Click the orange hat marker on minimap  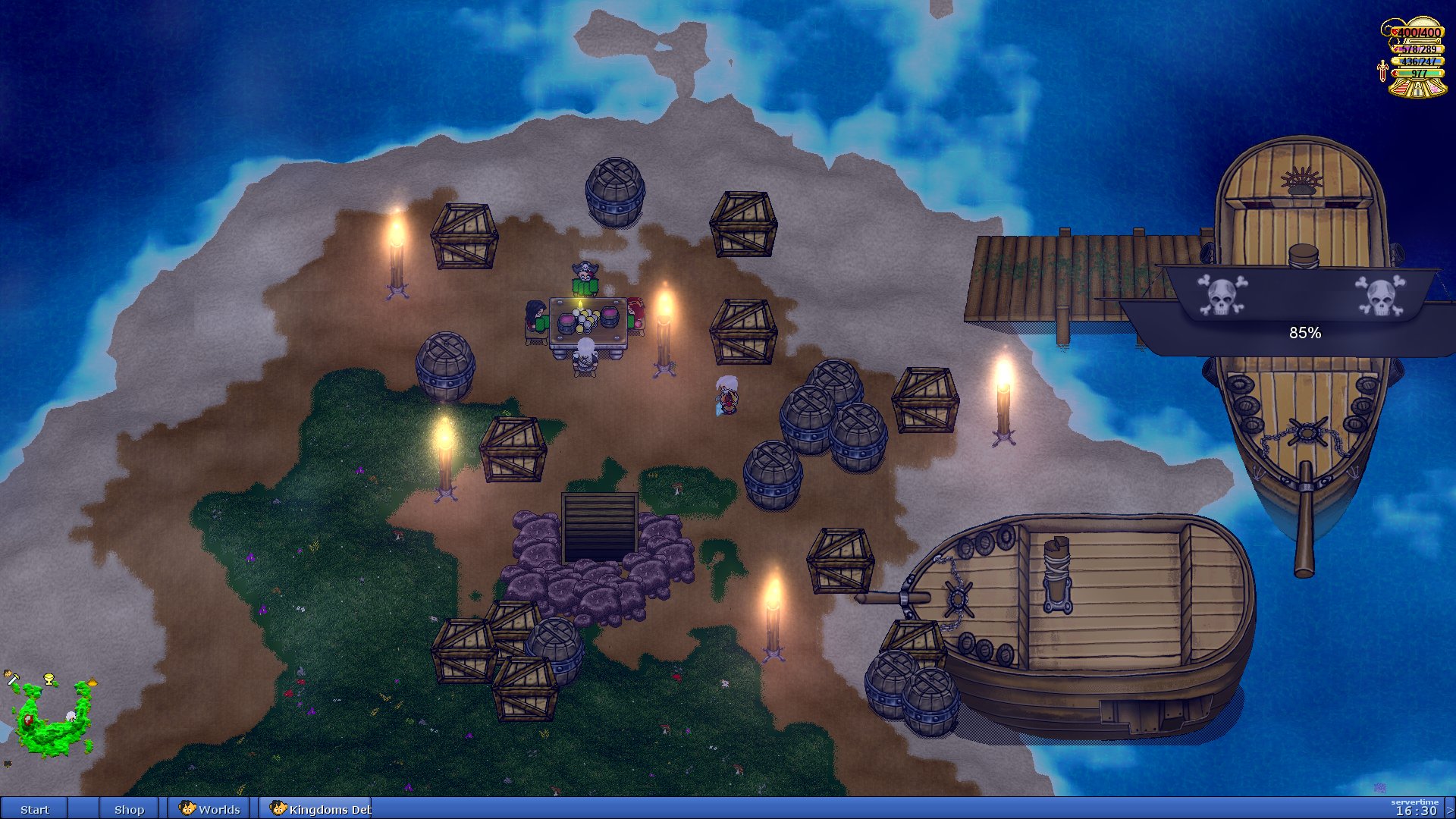92,682
